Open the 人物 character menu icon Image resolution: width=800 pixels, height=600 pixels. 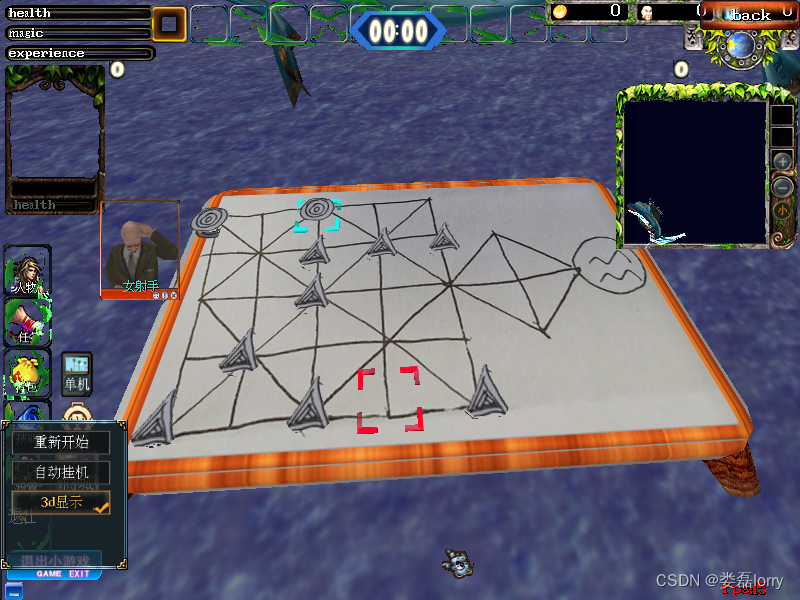pyautogui.click(x=27, y=270)
